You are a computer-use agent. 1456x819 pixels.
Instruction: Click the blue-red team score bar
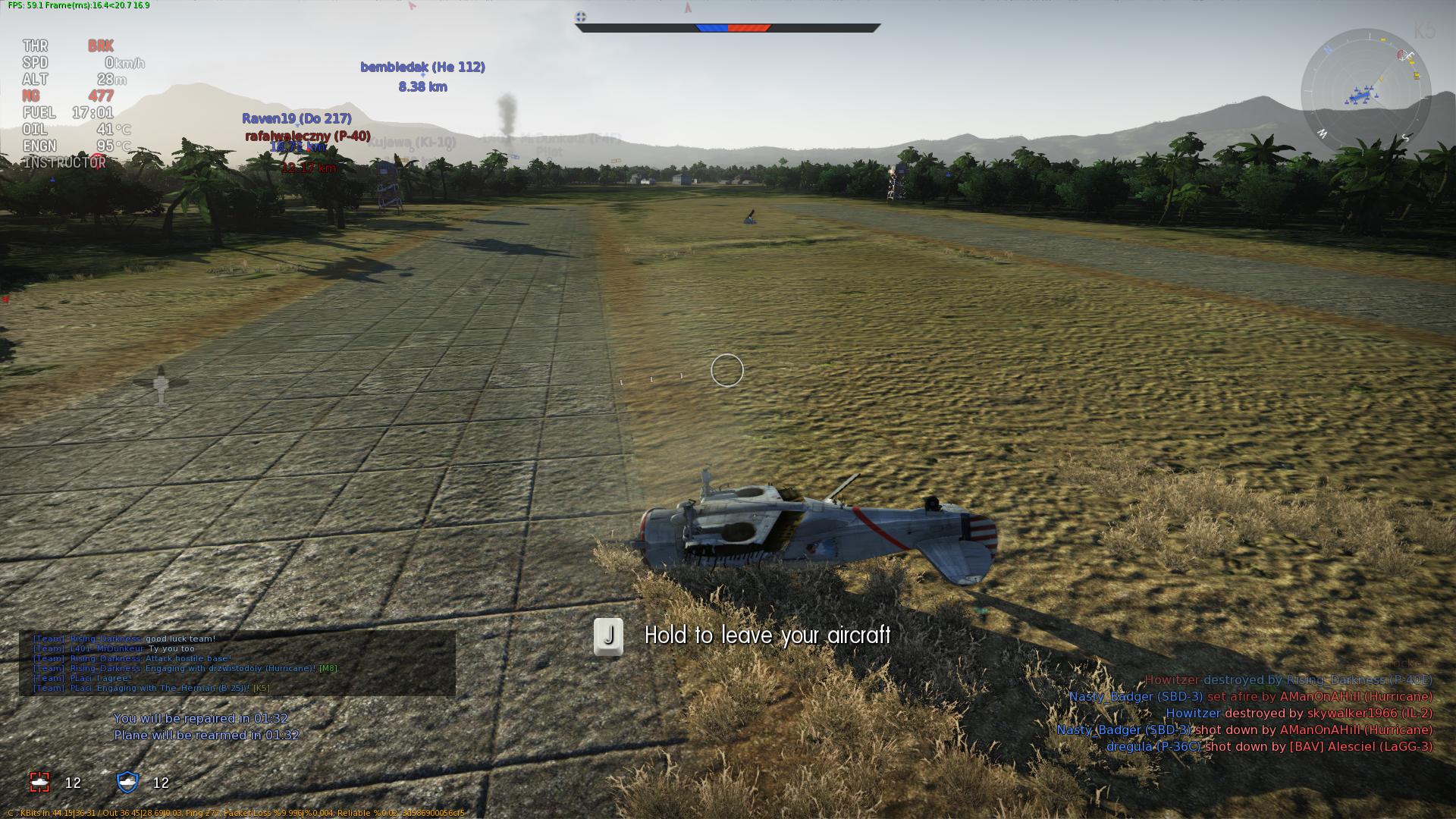click(x=728, y=28)
